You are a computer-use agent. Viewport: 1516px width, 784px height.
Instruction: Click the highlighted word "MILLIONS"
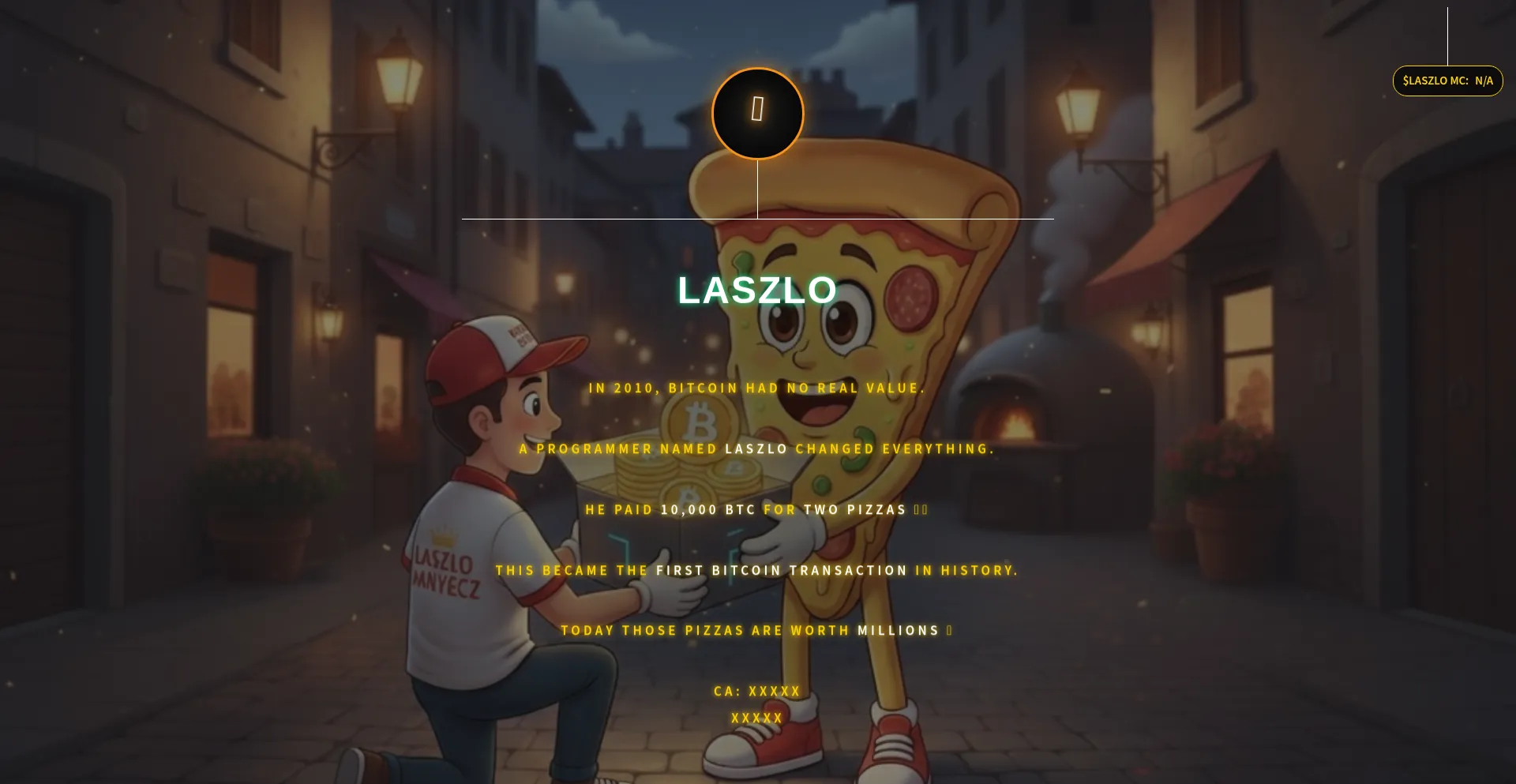click(x=899, y=630)
